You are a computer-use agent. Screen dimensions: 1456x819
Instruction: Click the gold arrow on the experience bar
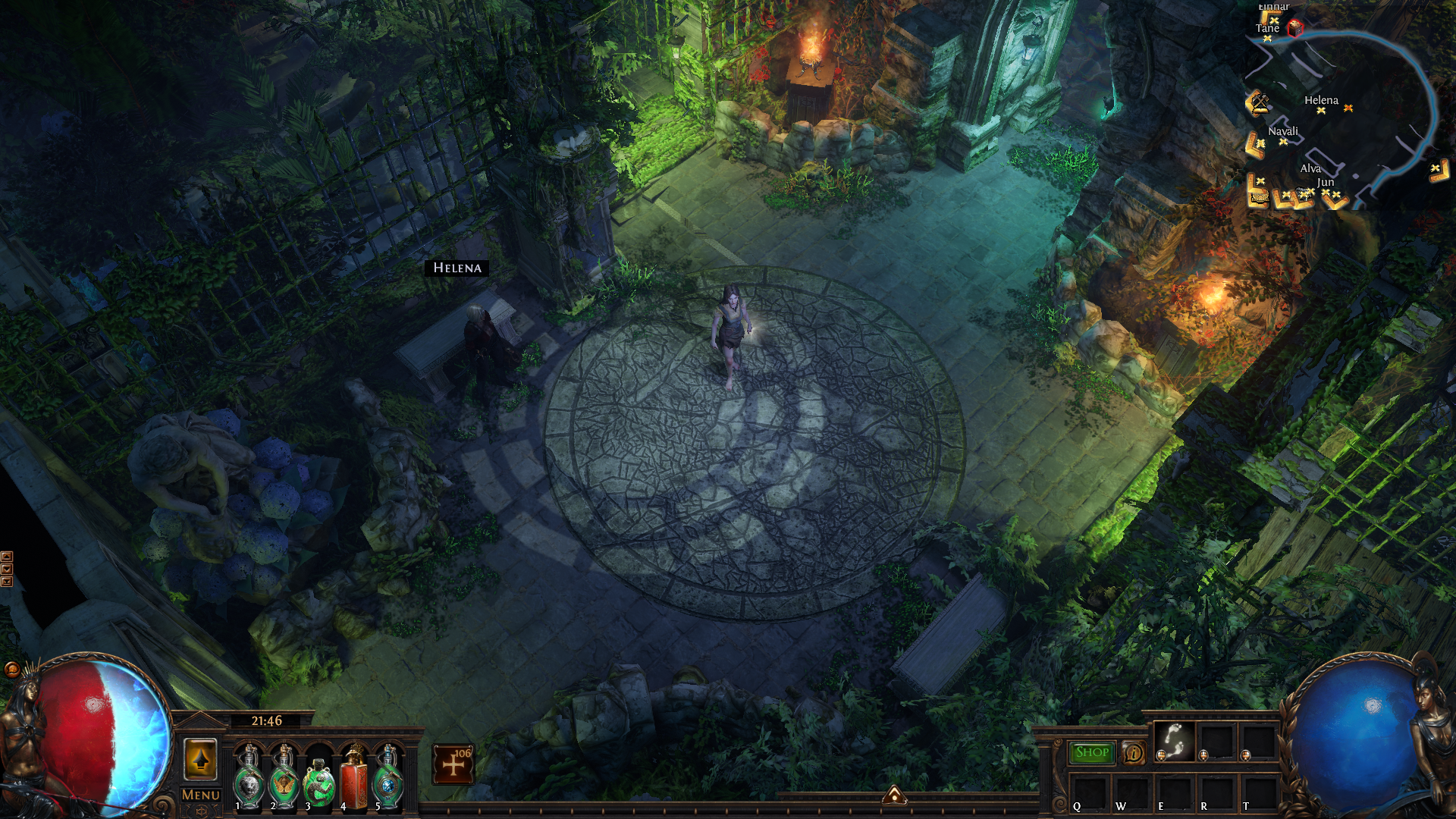[x=894, y=795]
